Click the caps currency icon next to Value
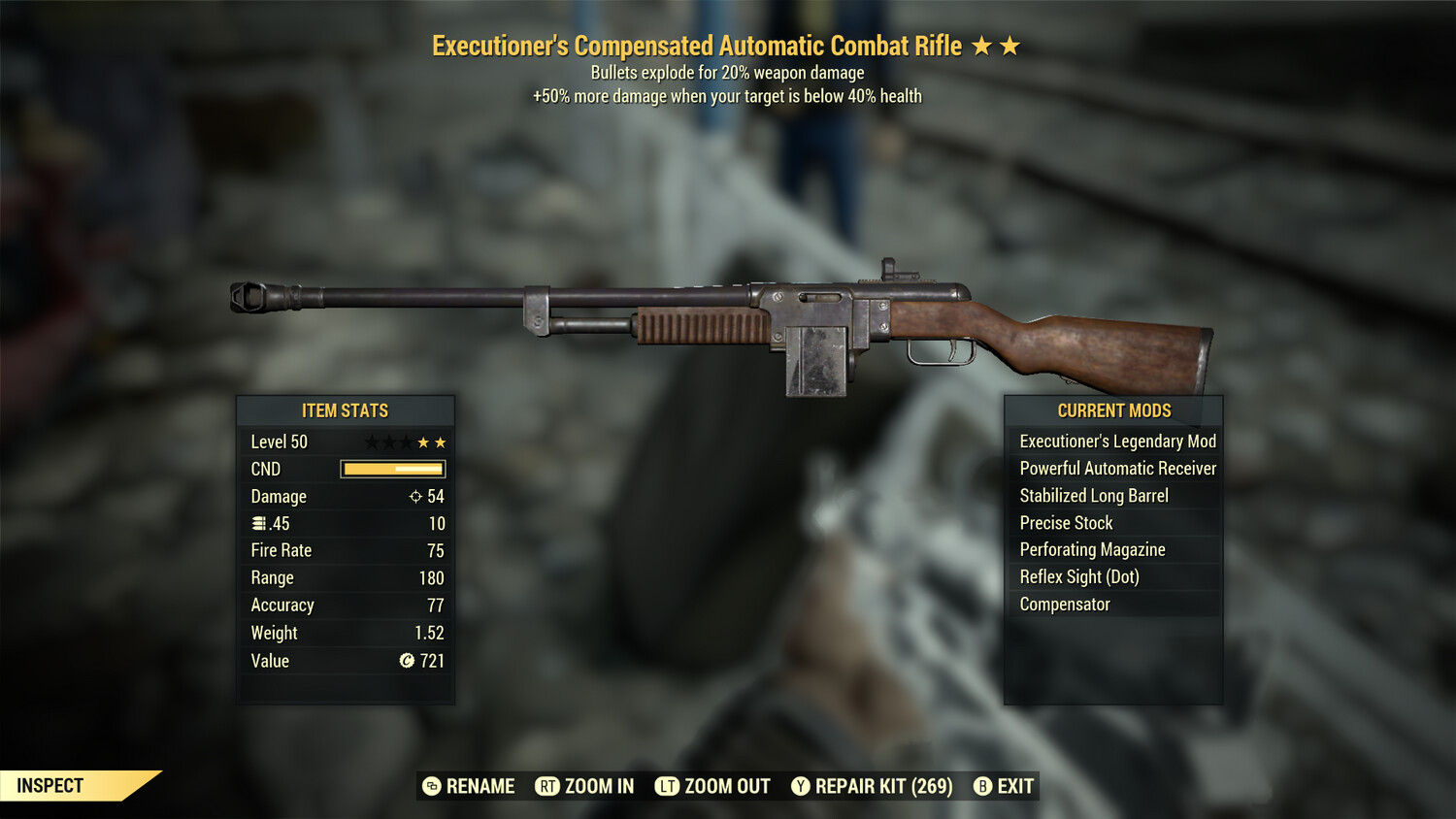 (x=408, y=661)
